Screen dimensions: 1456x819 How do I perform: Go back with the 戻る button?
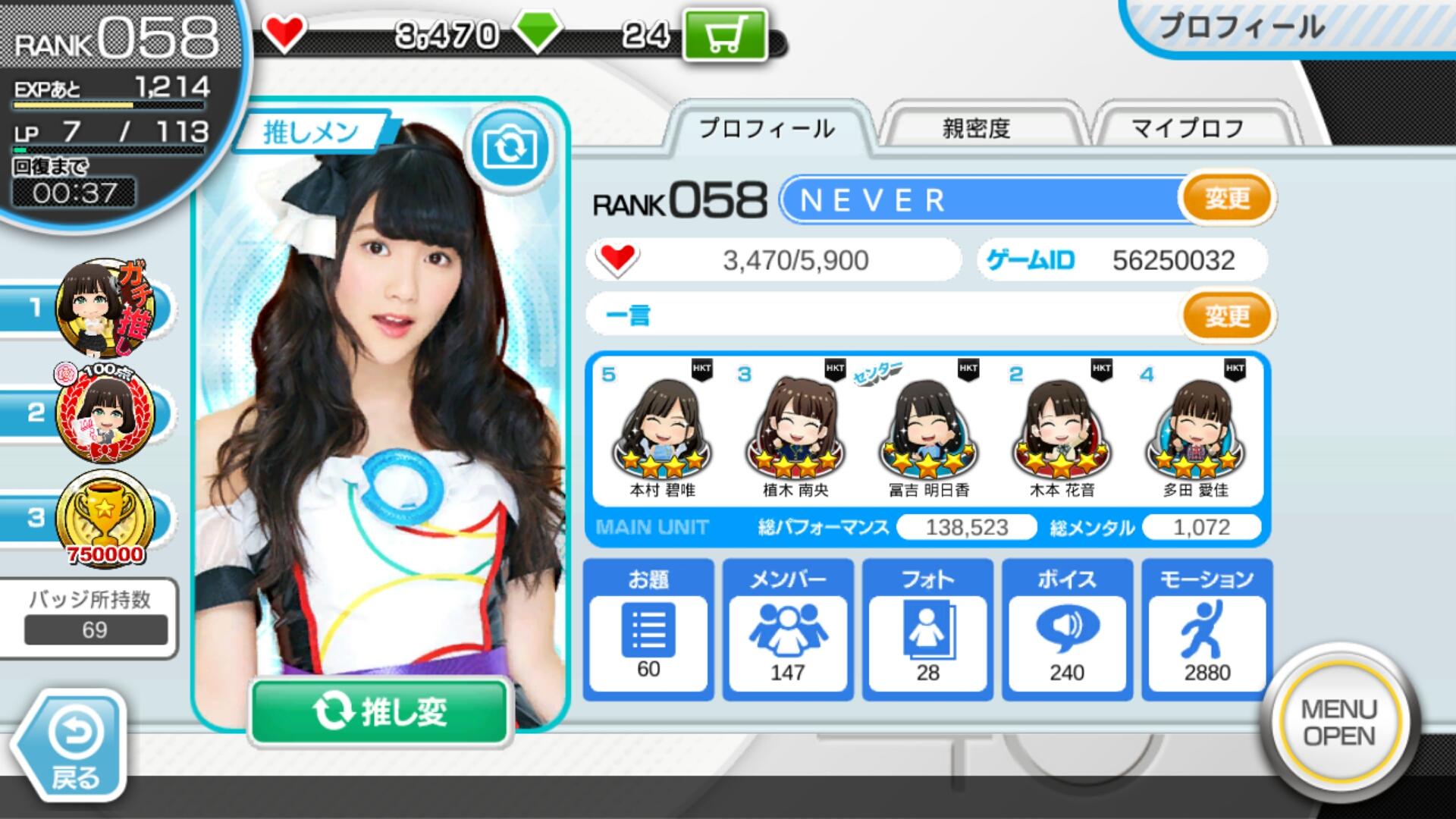point(74,747)
